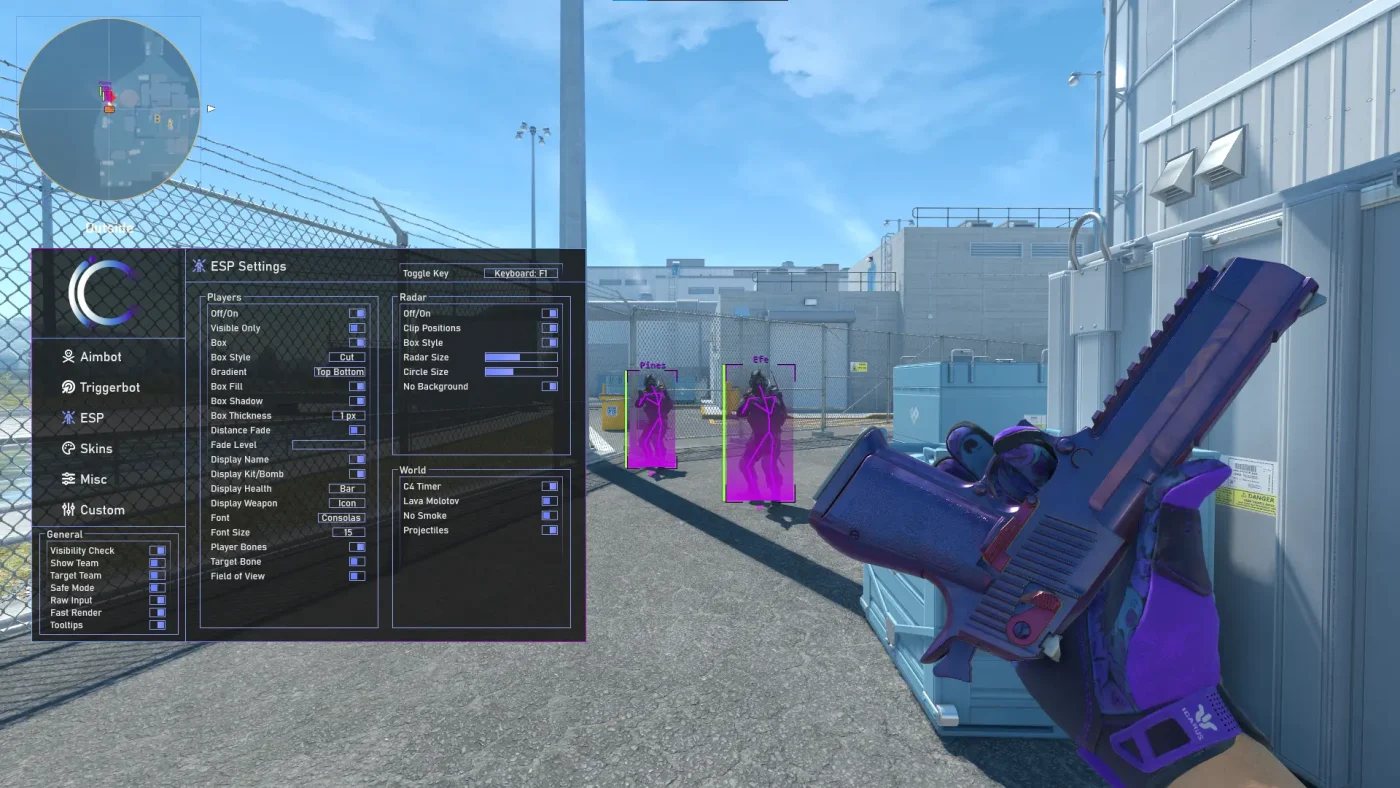Enable Box Fill for players
The height and width of the screenshot is (788, 1400).
tap(358, 386)
